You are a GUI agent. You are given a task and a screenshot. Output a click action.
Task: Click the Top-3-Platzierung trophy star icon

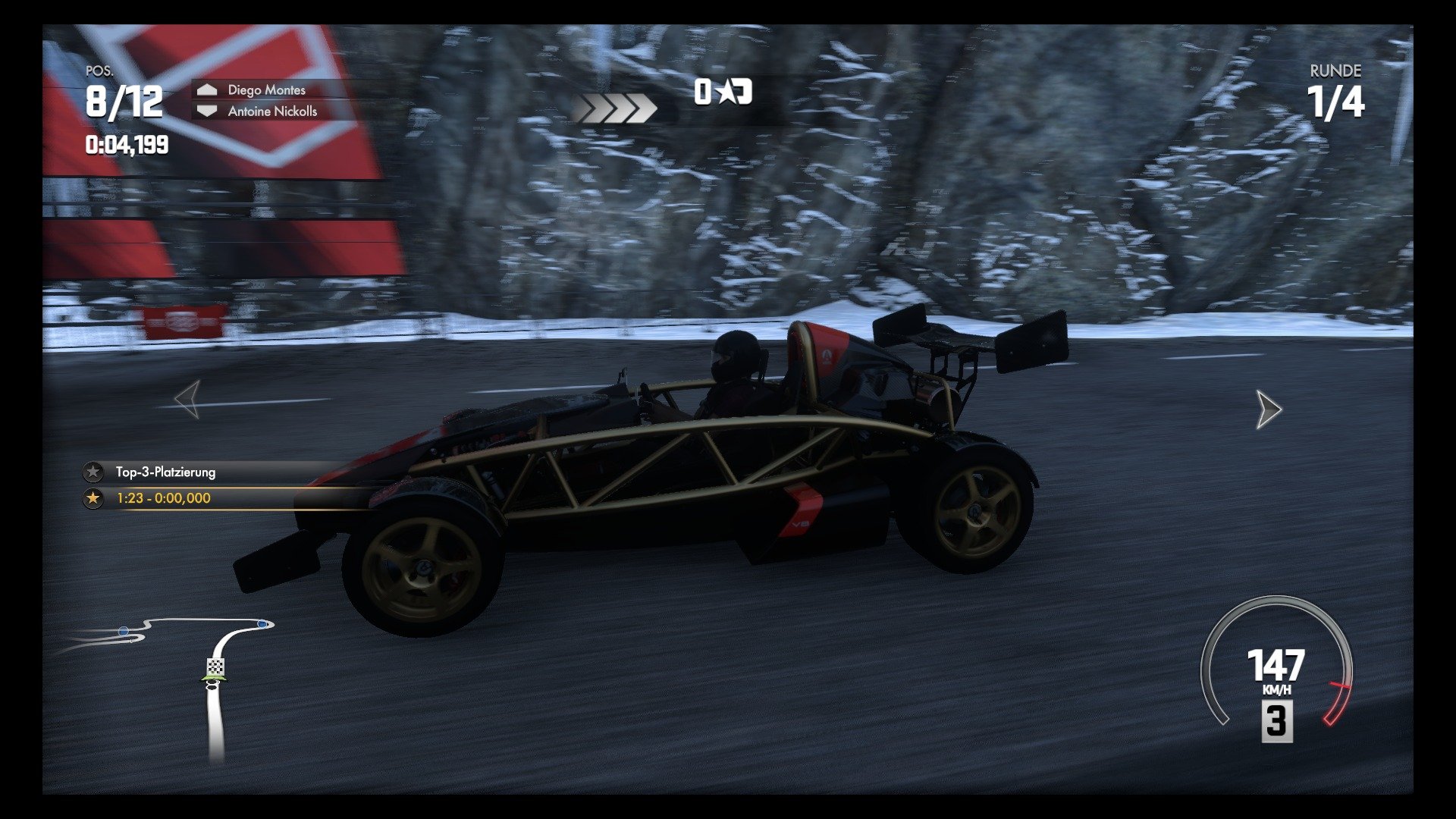tap(93, 472)
